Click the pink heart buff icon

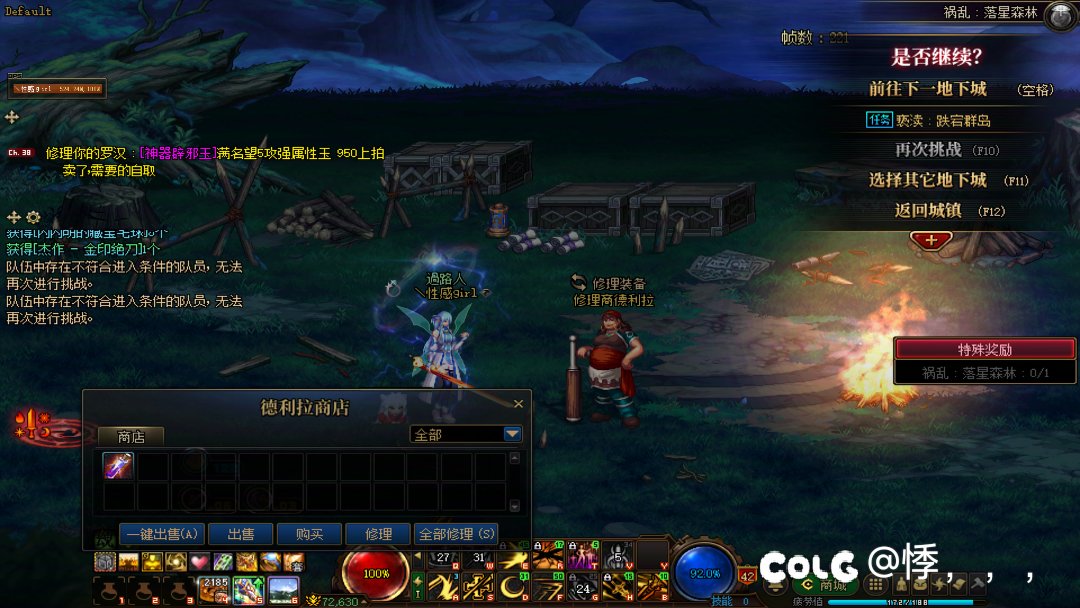pyautogui.click(x=199, y=561)
